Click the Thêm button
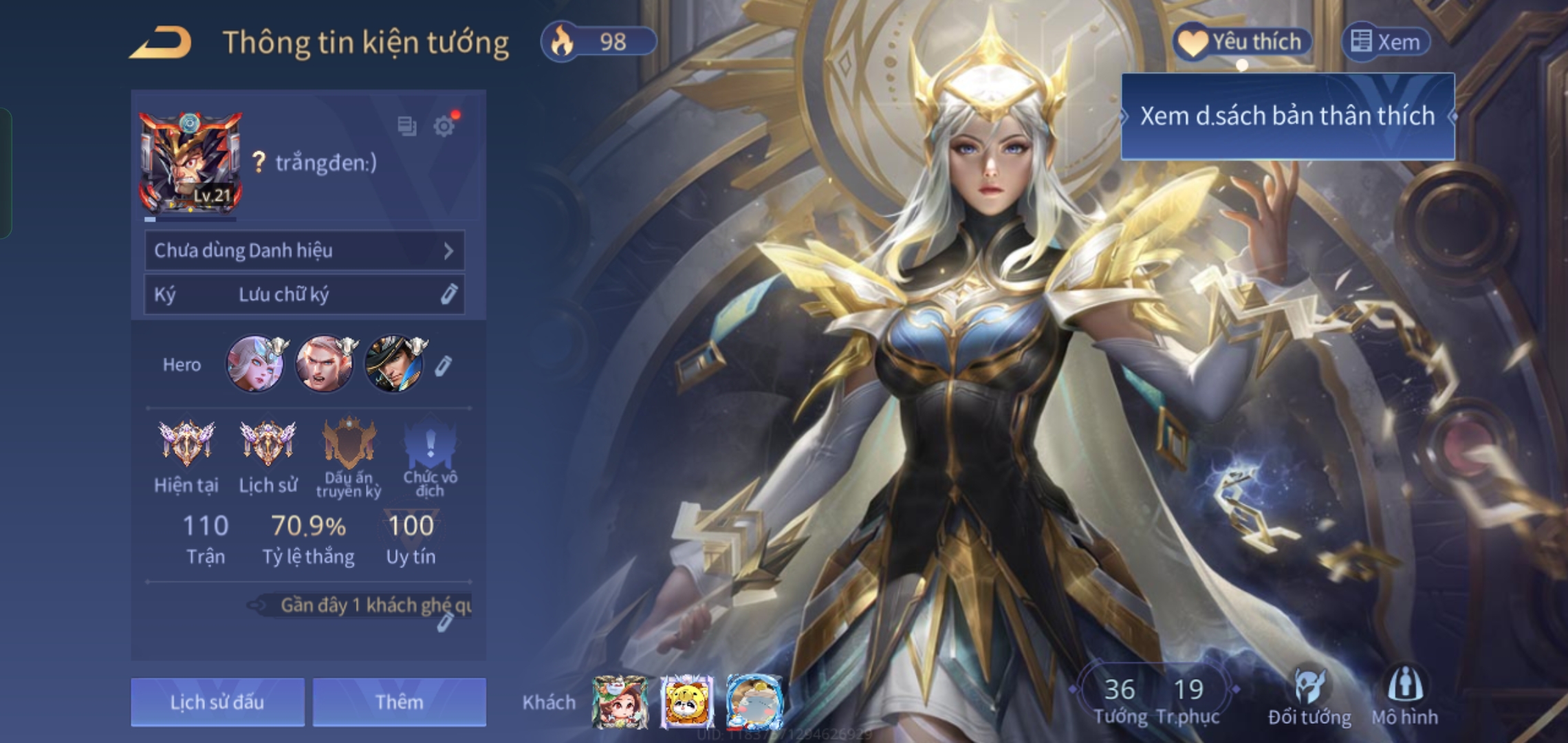 point(400,702)
